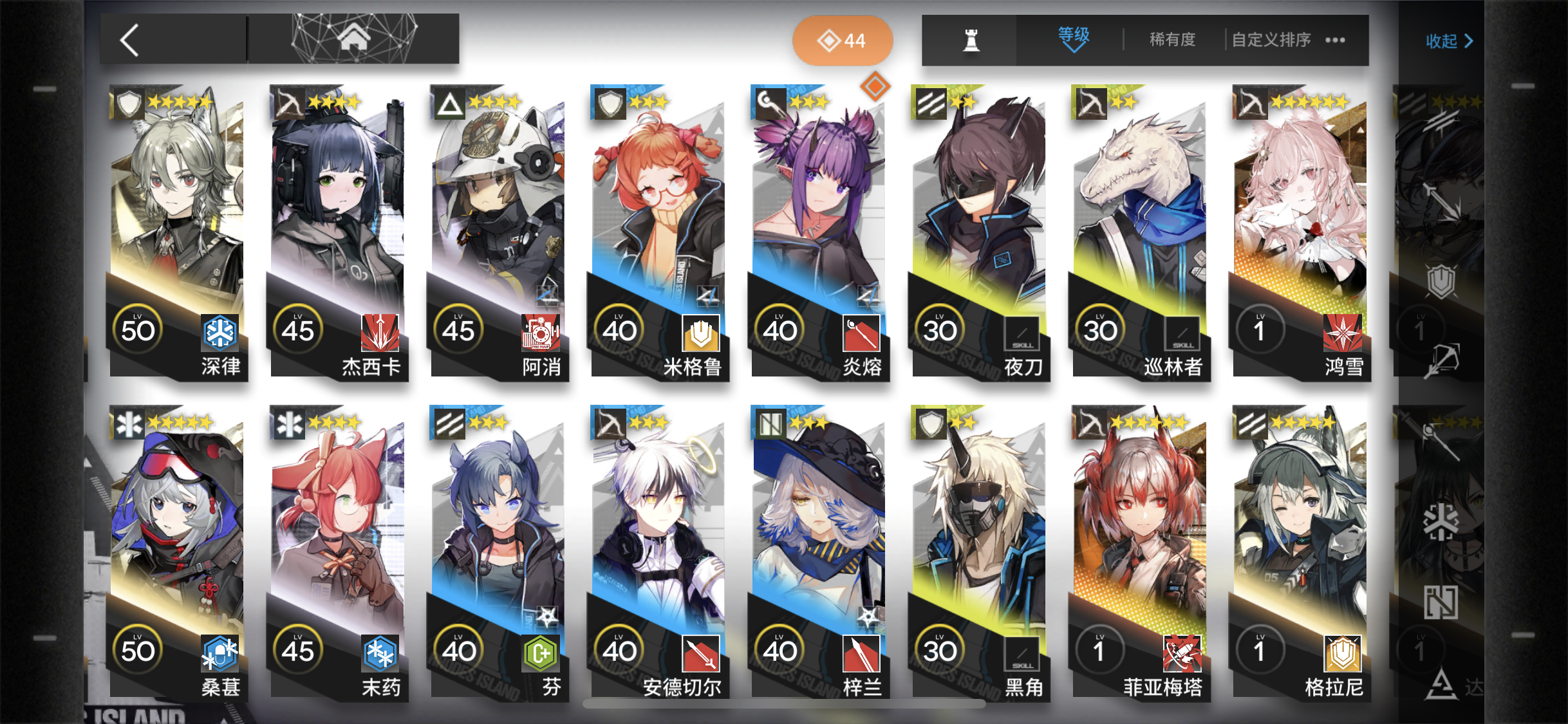Image resolution: width=1568 pixels, height=724 pixels.
Task: Switch to the 稀有度 sort tab
Action: [x=1171, y=39]
